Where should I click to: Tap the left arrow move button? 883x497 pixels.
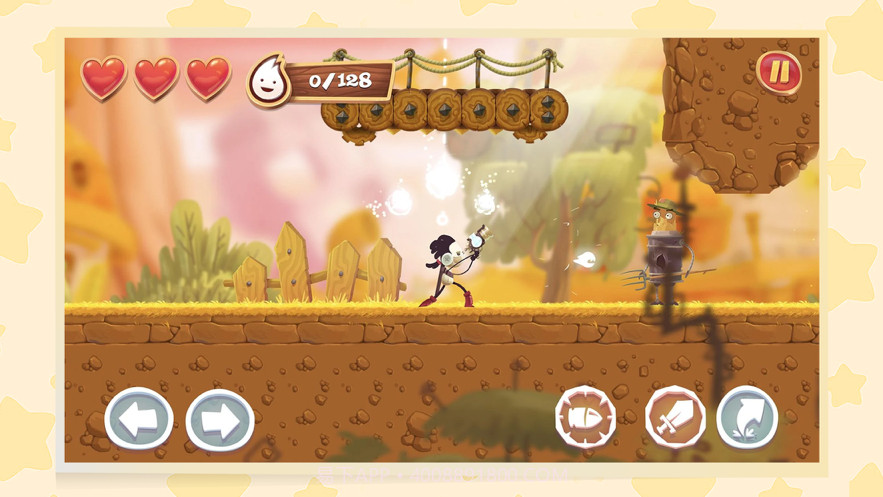138,419
